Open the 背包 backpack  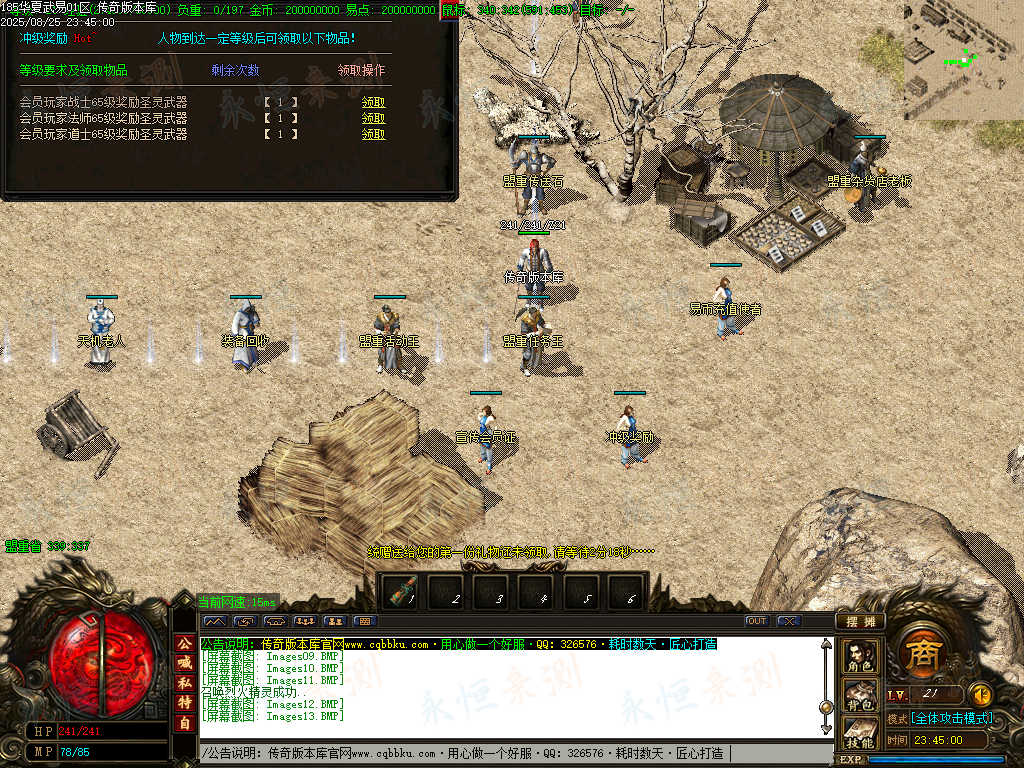[860, 695]
